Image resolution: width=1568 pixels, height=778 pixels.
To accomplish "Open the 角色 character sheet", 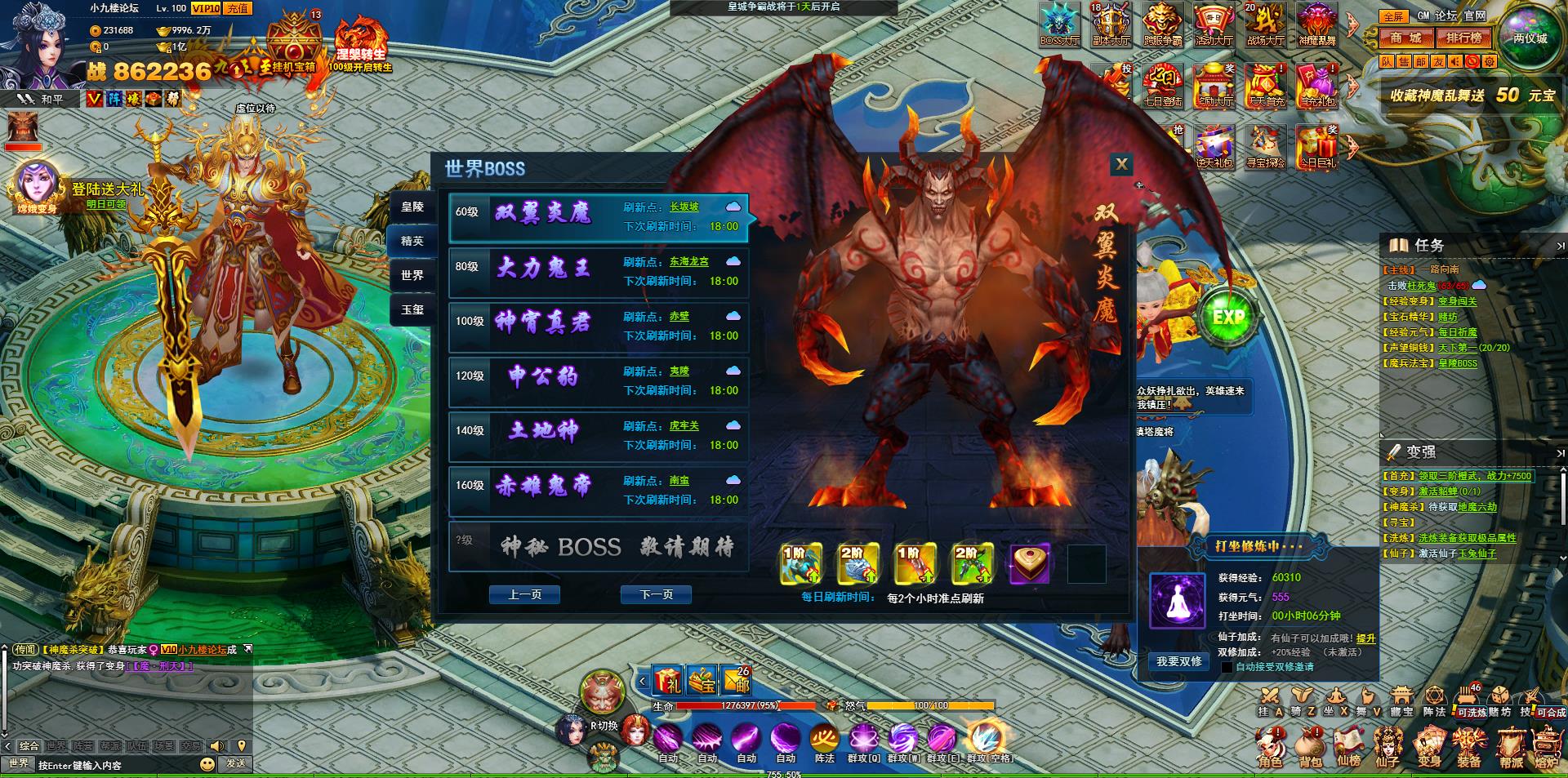I will [x=1270, y=748].
